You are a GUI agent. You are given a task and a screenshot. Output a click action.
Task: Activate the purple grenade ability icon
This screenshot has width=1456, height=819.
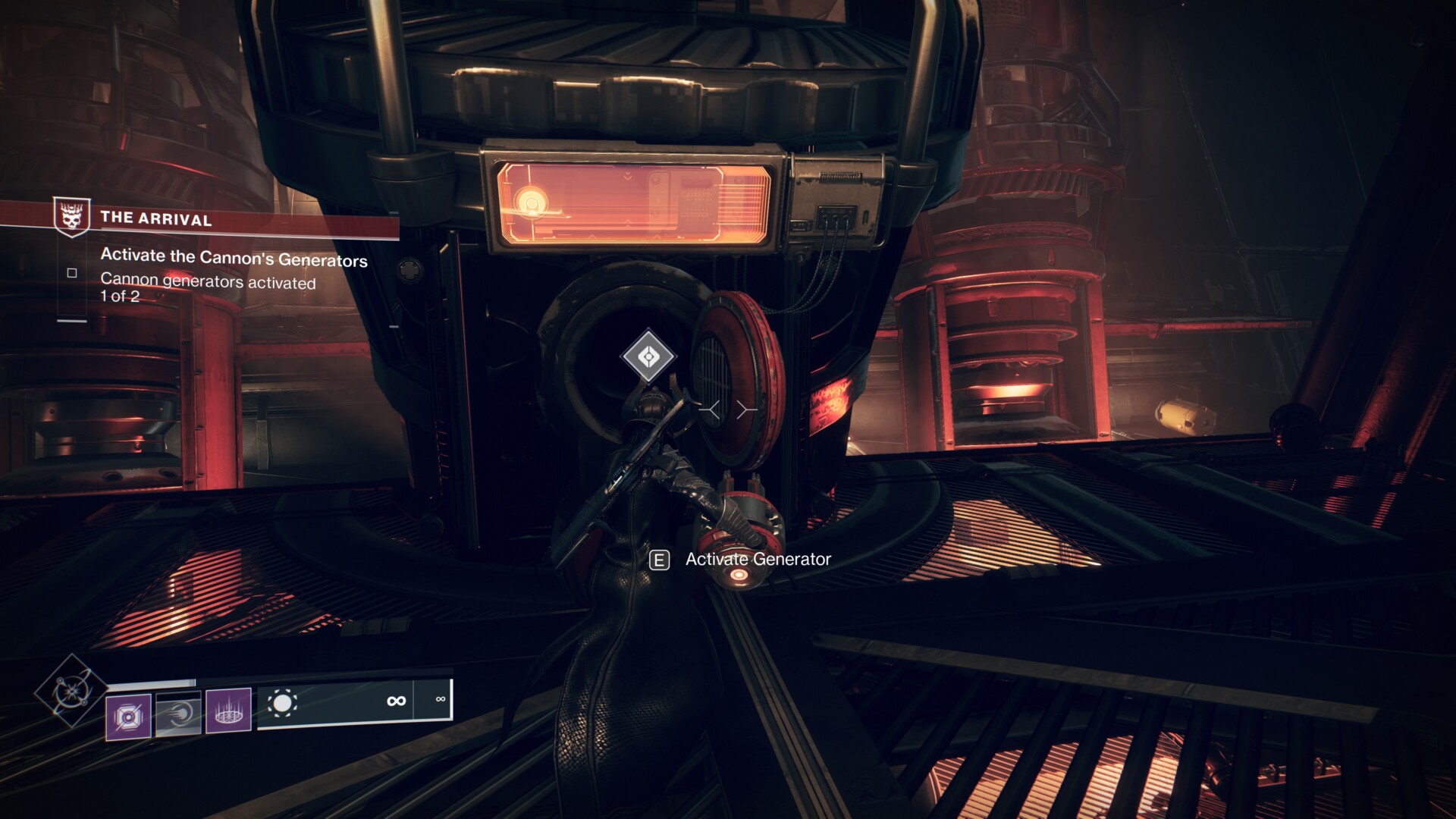coord(128,716)
